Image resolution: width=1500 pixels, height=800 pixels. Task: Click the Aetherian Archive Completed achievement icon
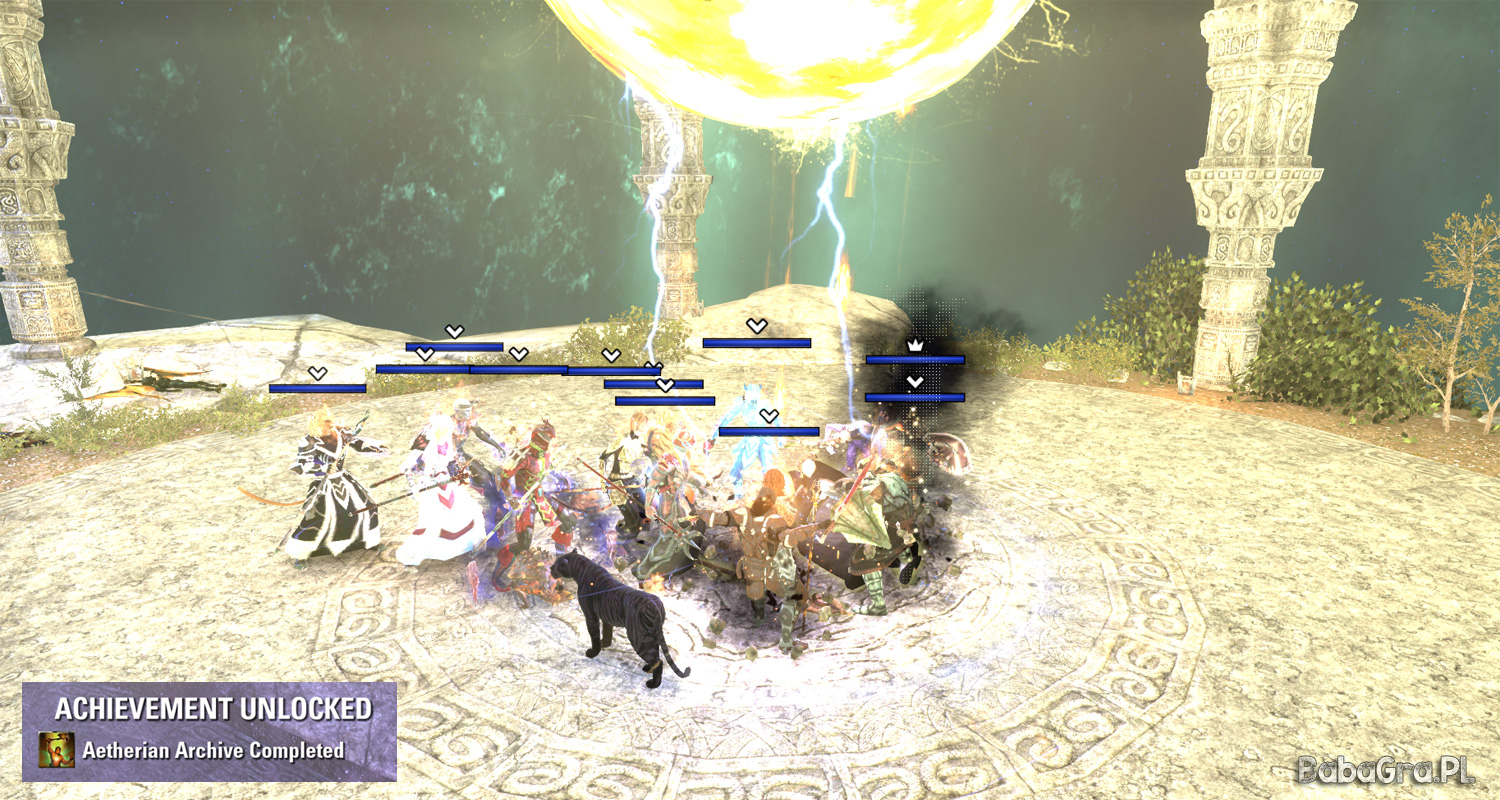click(56, 750)
